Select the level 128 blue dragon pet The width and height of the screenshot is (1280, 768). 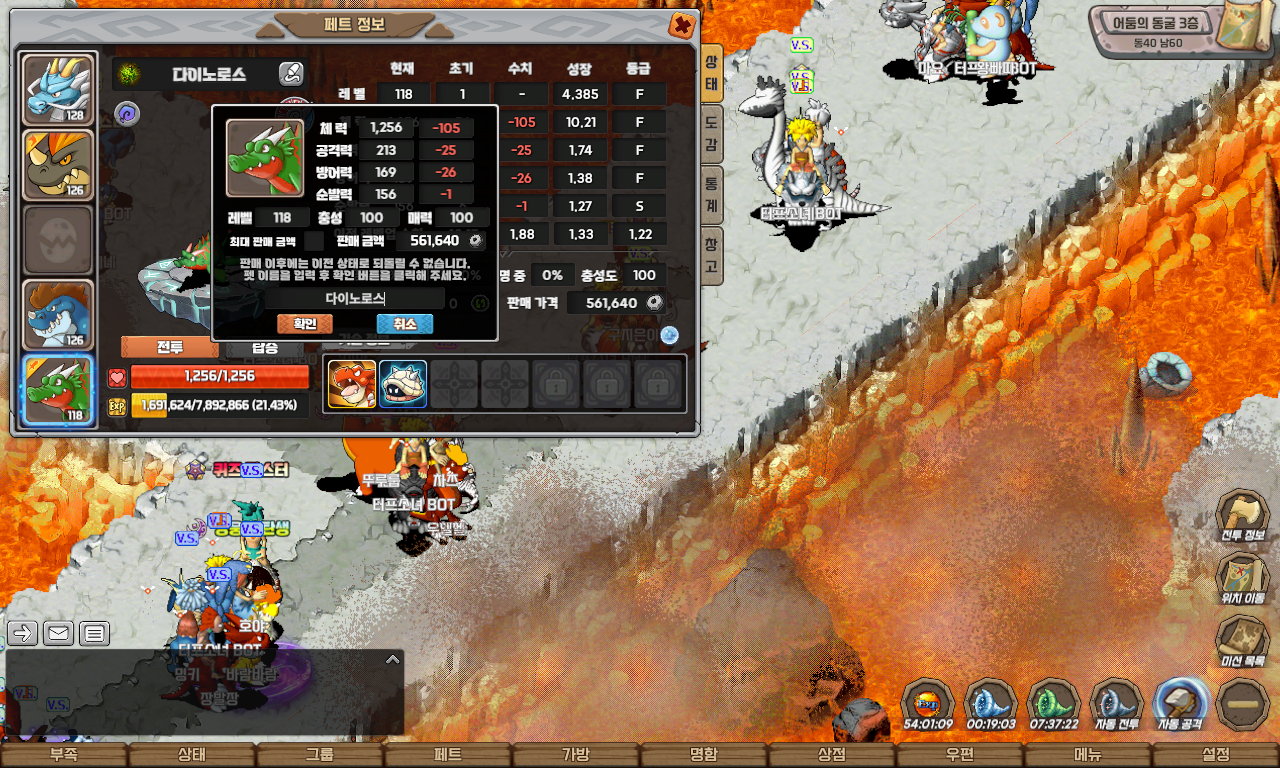click(58, 90)
